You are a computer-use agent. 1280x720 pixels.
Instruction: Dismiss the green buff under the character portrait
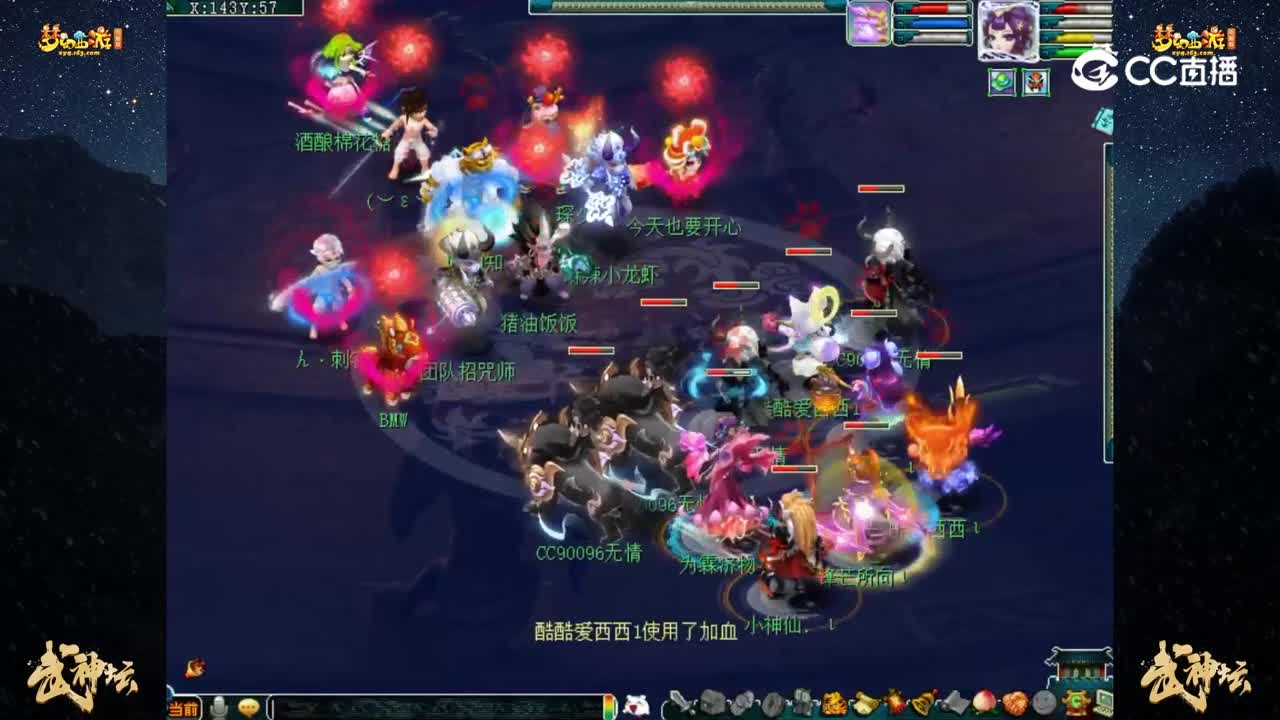[1003, 81]
